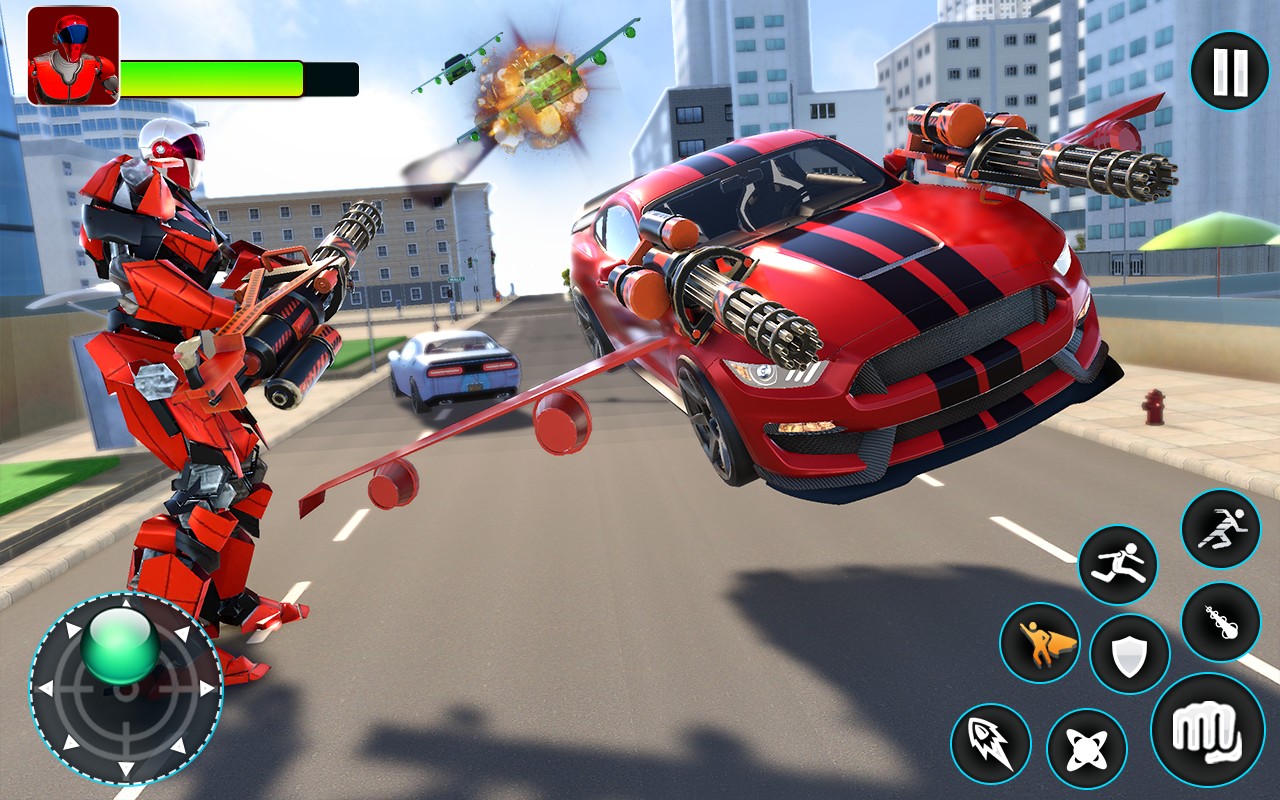Click the green virtual joystick knob
Image resolution: width=1280 pixels, height=800 pixels.
[x=120, y=645]
